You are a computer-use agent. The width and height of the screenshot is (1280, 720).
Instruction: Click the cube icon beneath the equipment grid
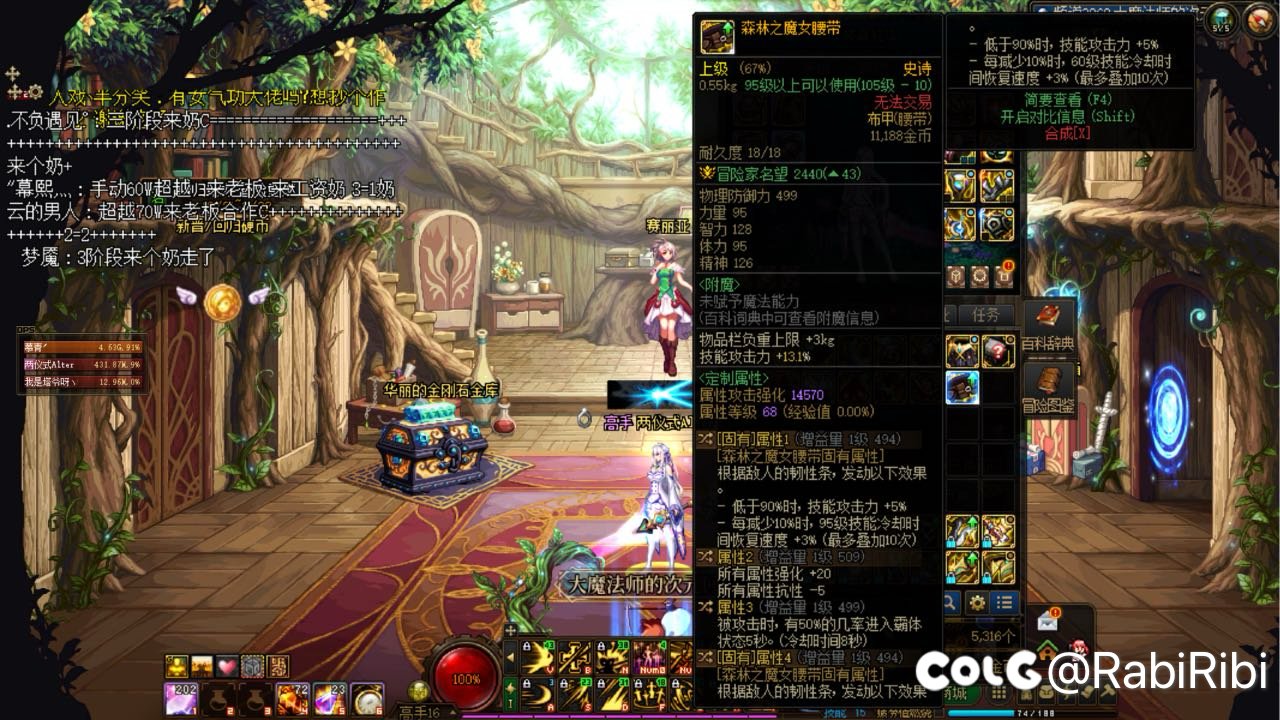click(x=956, y=277)
